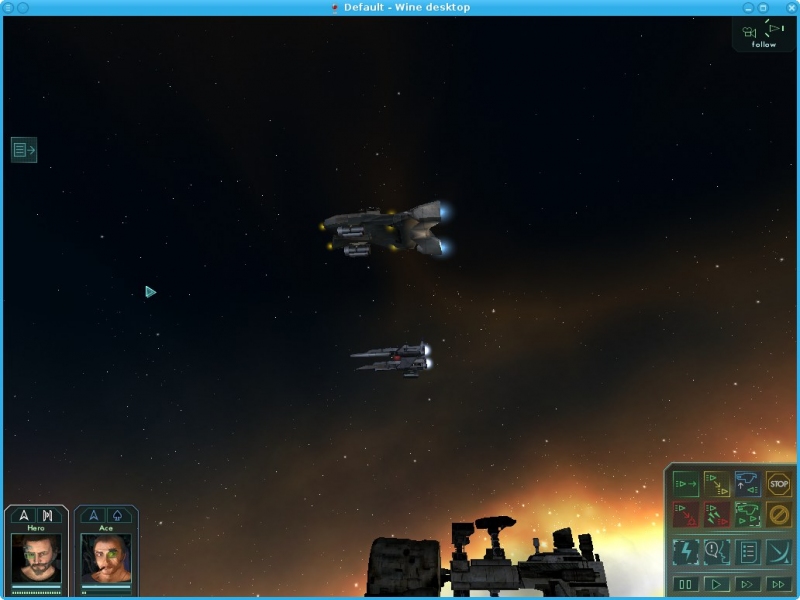800x600 pixels.
Task: Toggle the follow camera mode
Action: coord(764,34)
